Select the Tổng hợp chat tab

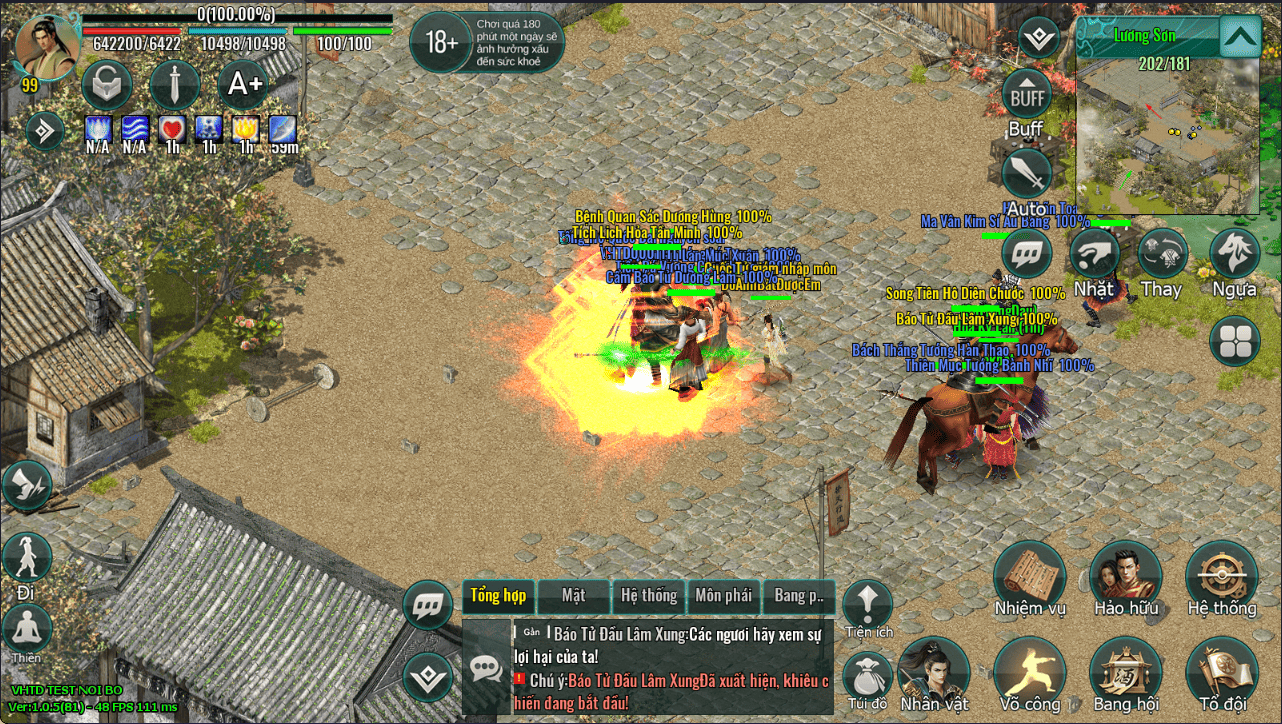point(498,596)
